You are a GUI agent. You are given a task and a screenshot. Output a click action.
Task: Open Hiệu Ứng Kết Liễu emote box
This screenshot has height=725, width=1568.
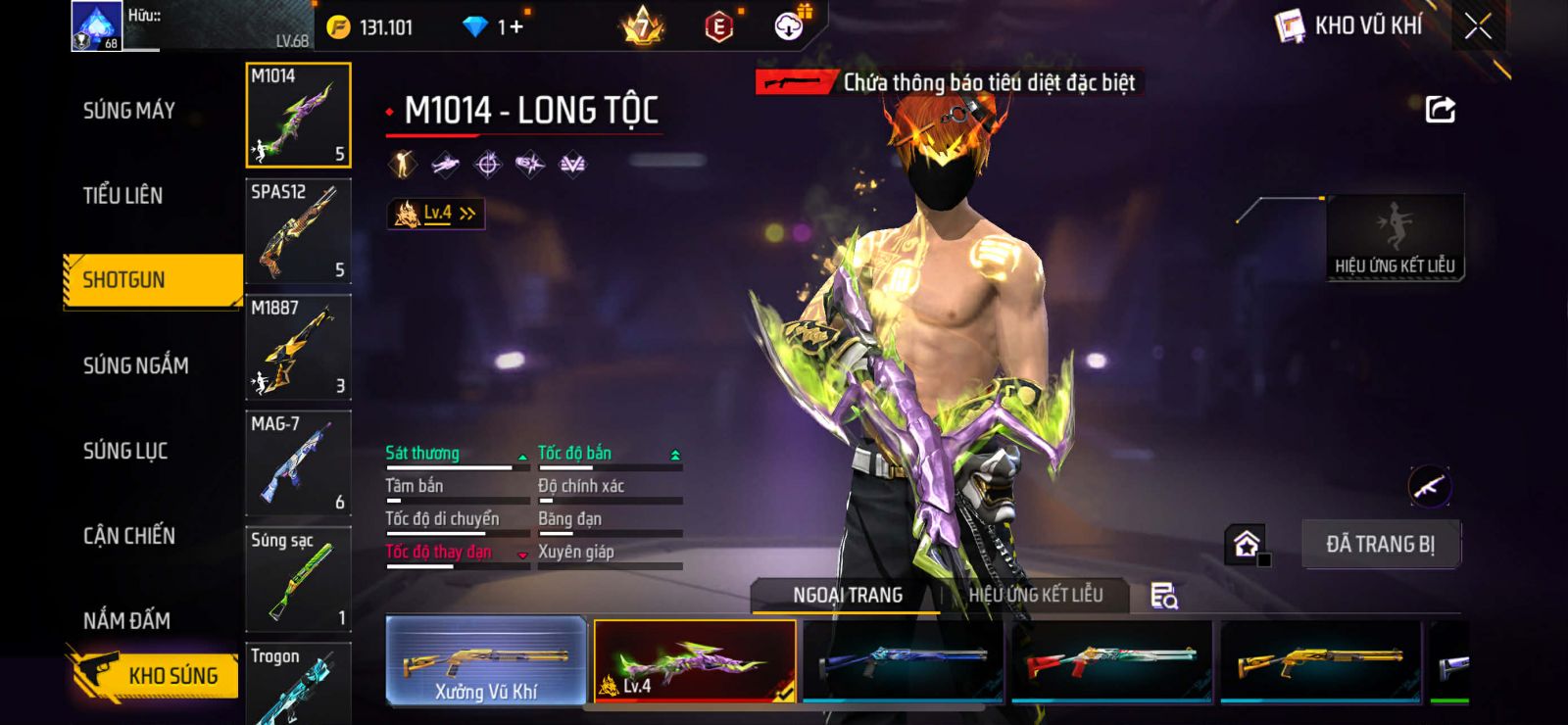pos(1395,238)
